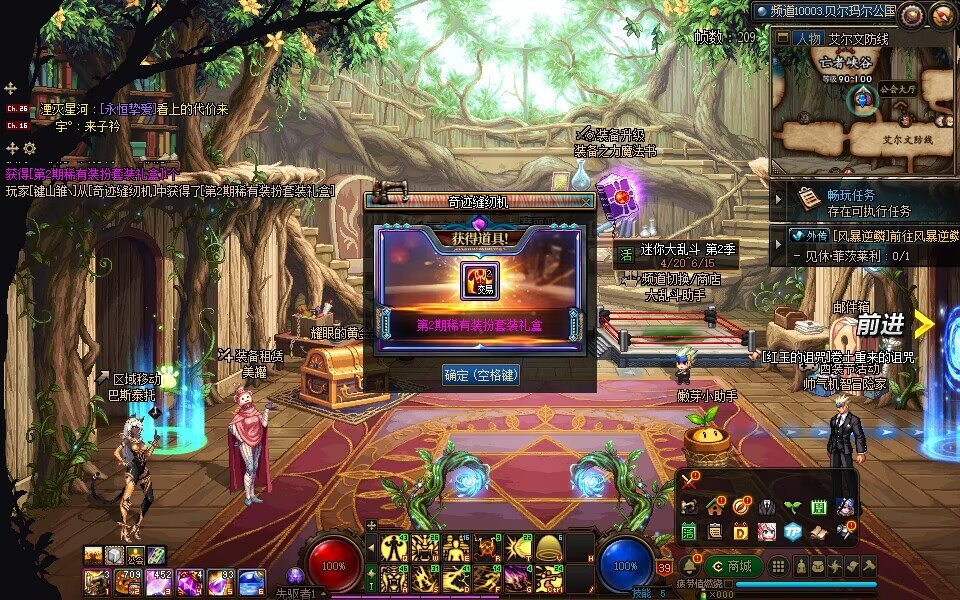Open the house icon in the menu panel
Image resolution: width=960 pixels, height=600 pixels.
coord(714,506)
